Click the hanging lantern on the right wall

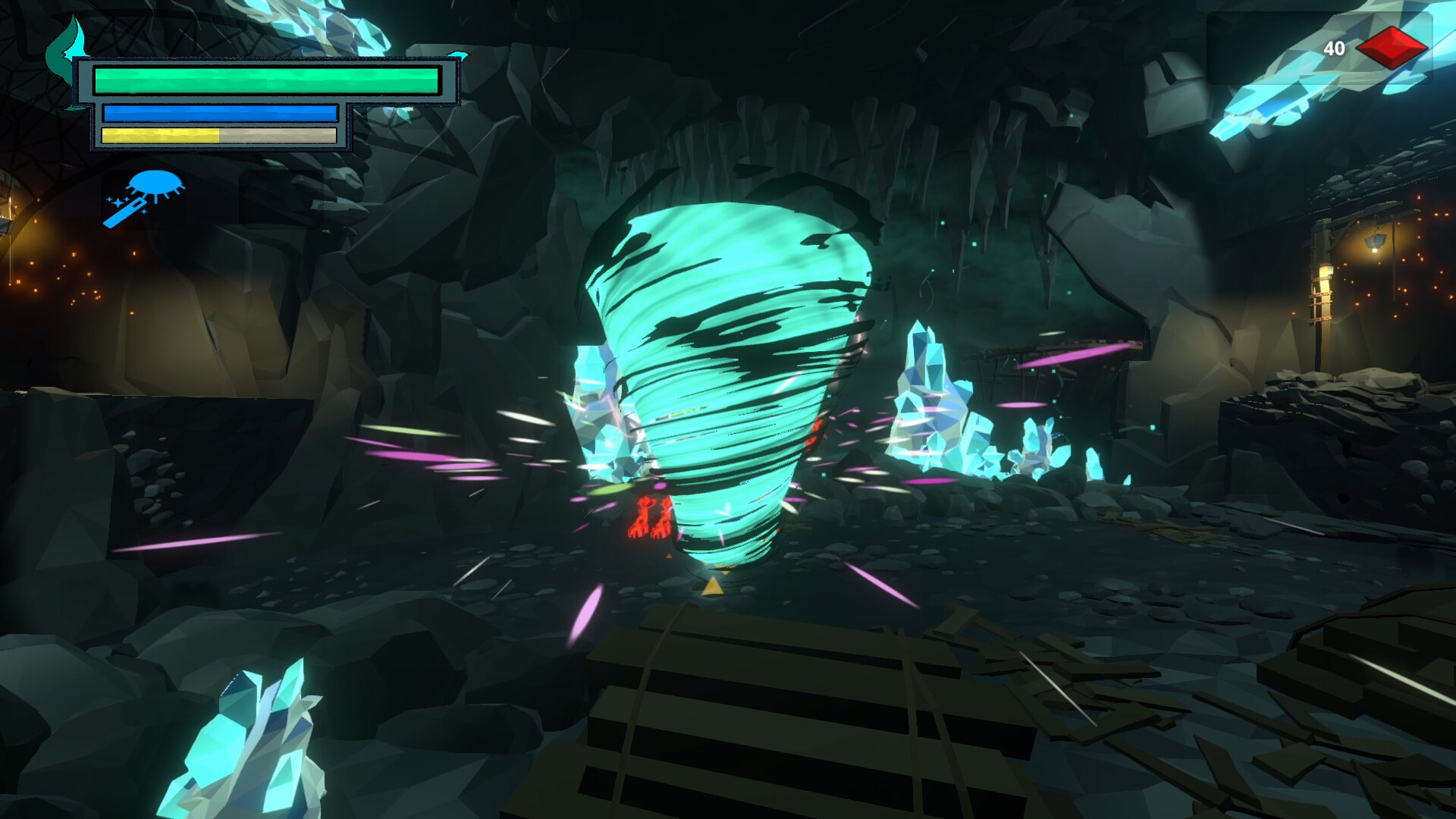point(1376,241)
